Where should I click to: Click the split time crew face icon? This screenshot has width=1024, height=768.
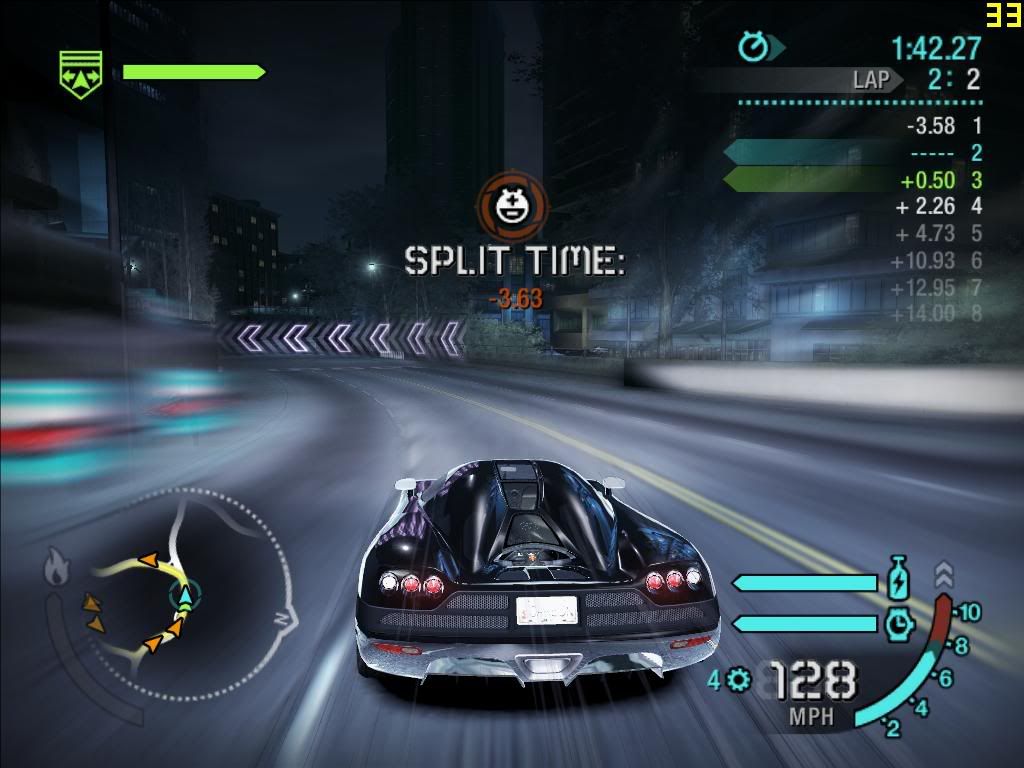pyautogui.click(x=512, y=204)
